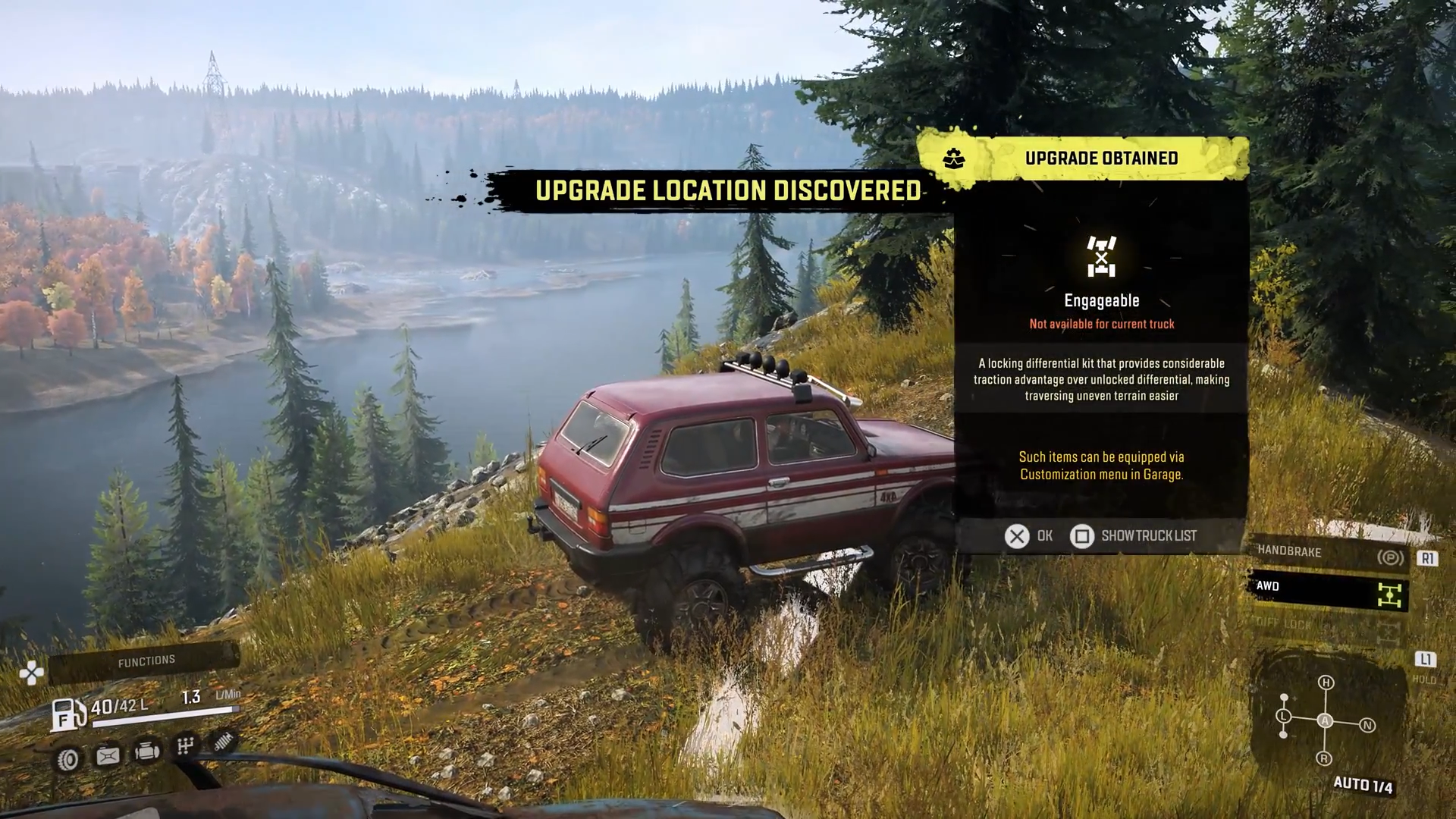The image size is (1456, 819).
Task: Click the fuel tank damage icon
Action: pyautogui.click(x=108, y=755)
